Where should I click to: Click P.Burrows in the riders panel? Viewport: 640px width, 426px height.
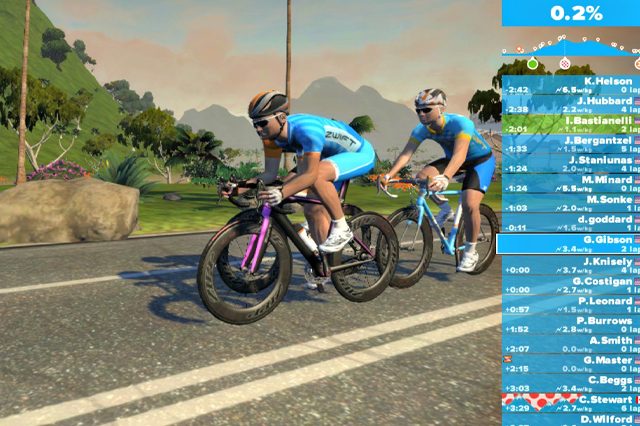click(x=570, y=325)
